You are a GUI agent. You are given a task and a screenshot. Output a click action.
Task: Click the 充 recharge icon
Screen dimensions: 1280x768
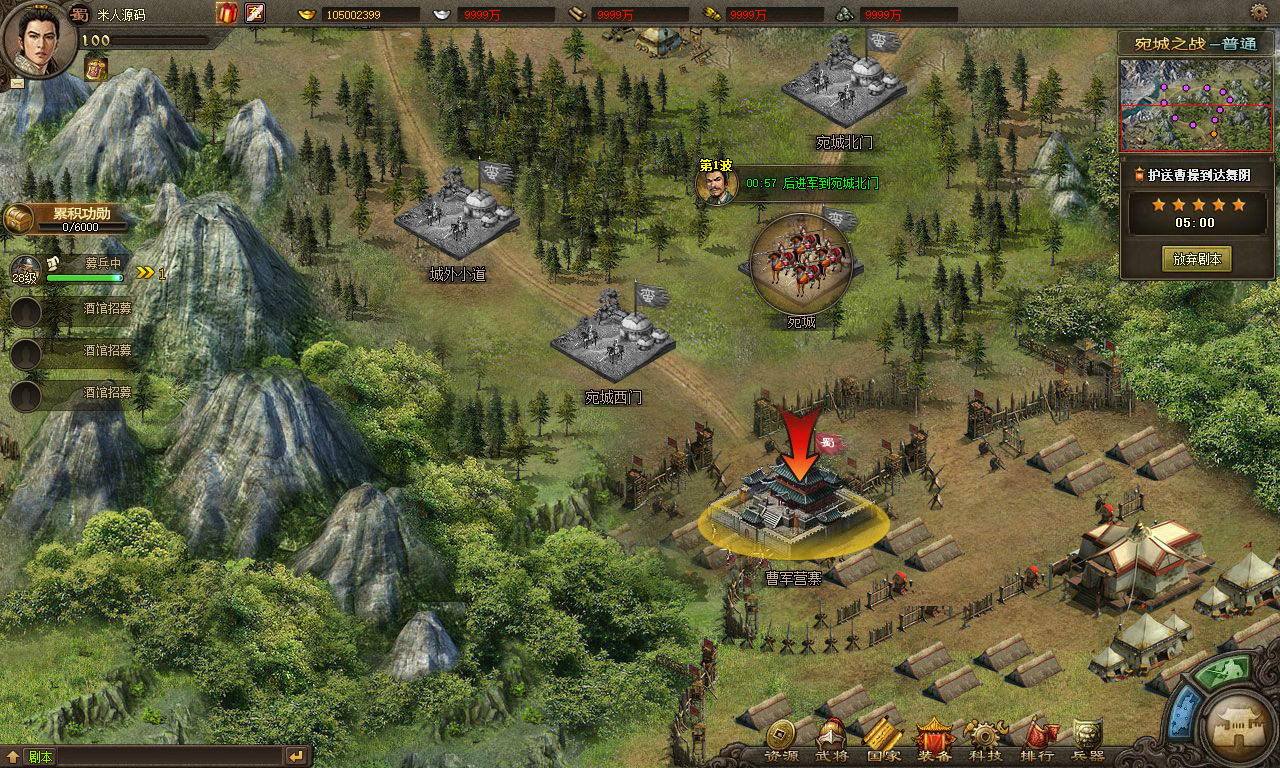click(255, 13)
